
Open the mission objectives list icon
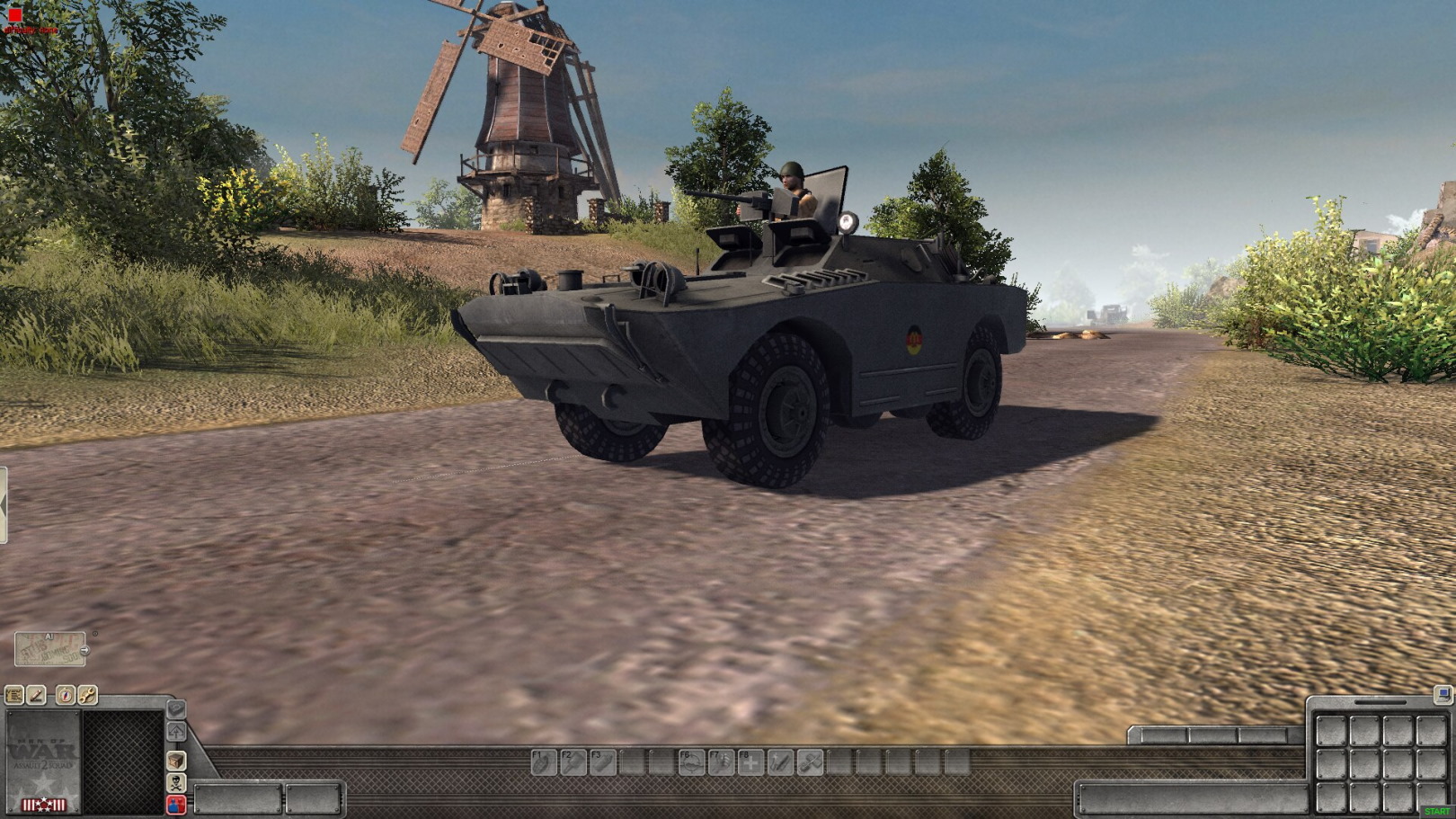[x=14, y=695]
